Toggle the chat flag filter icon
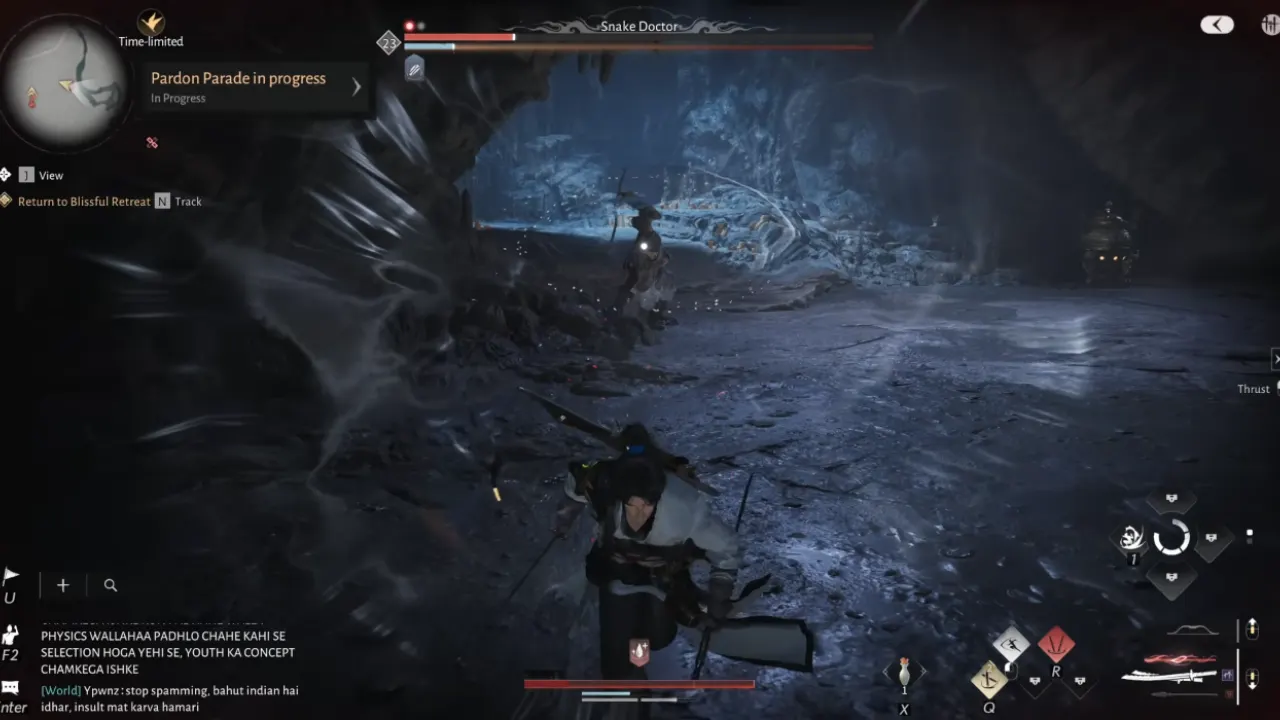The width and height of the screenshot is (1280, 720). 10,573
